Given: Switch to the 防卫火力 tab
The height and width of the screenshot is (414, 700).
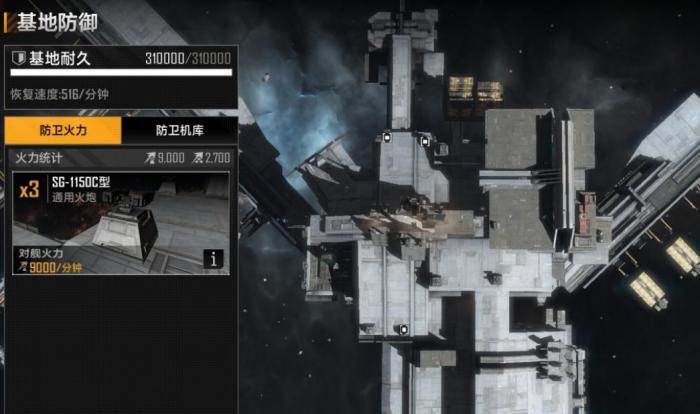Looking at the screenshot, I should point(62,130).
